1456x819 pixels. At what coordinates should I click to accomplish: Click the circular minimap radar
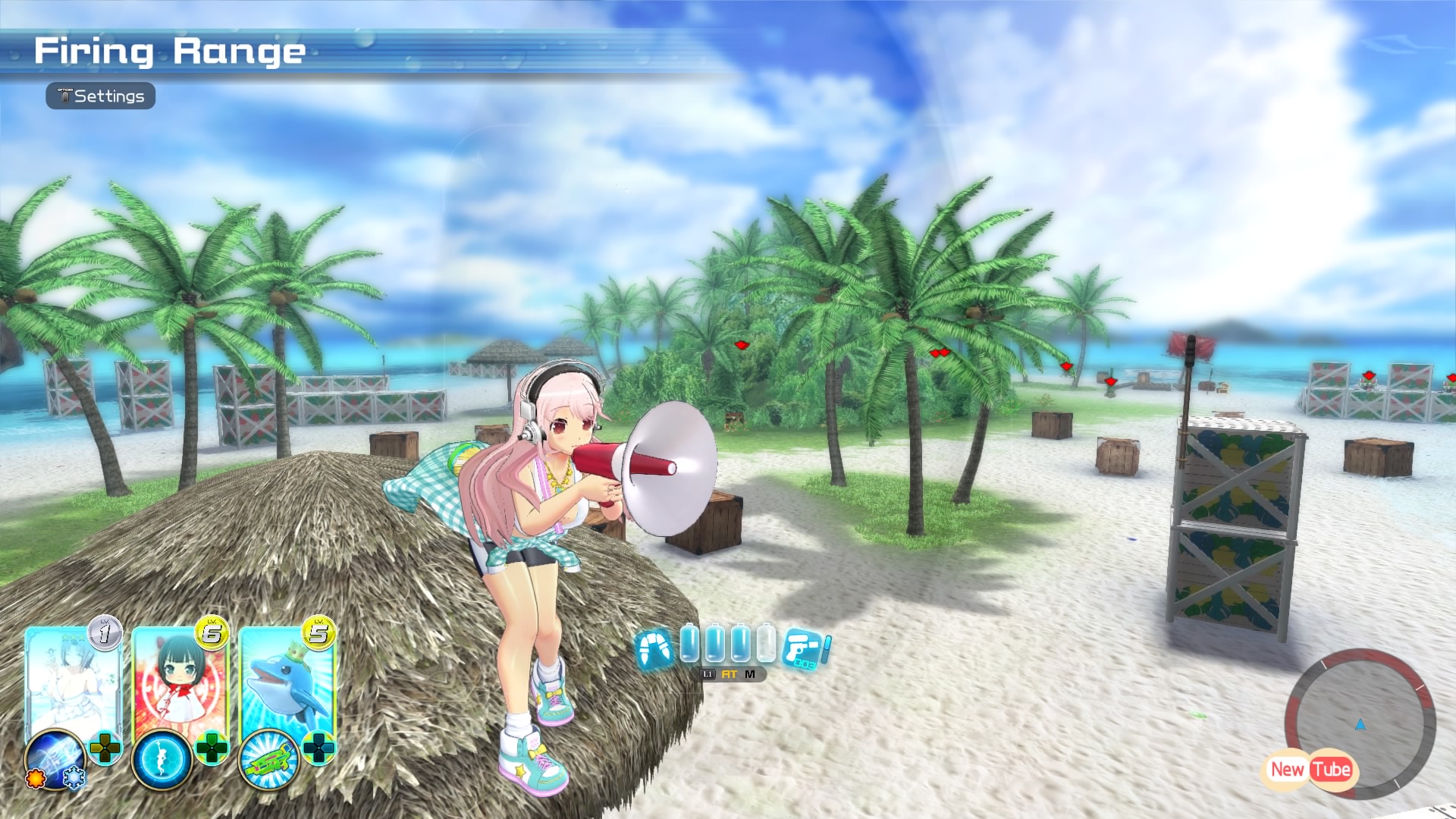pos(1360,720)
